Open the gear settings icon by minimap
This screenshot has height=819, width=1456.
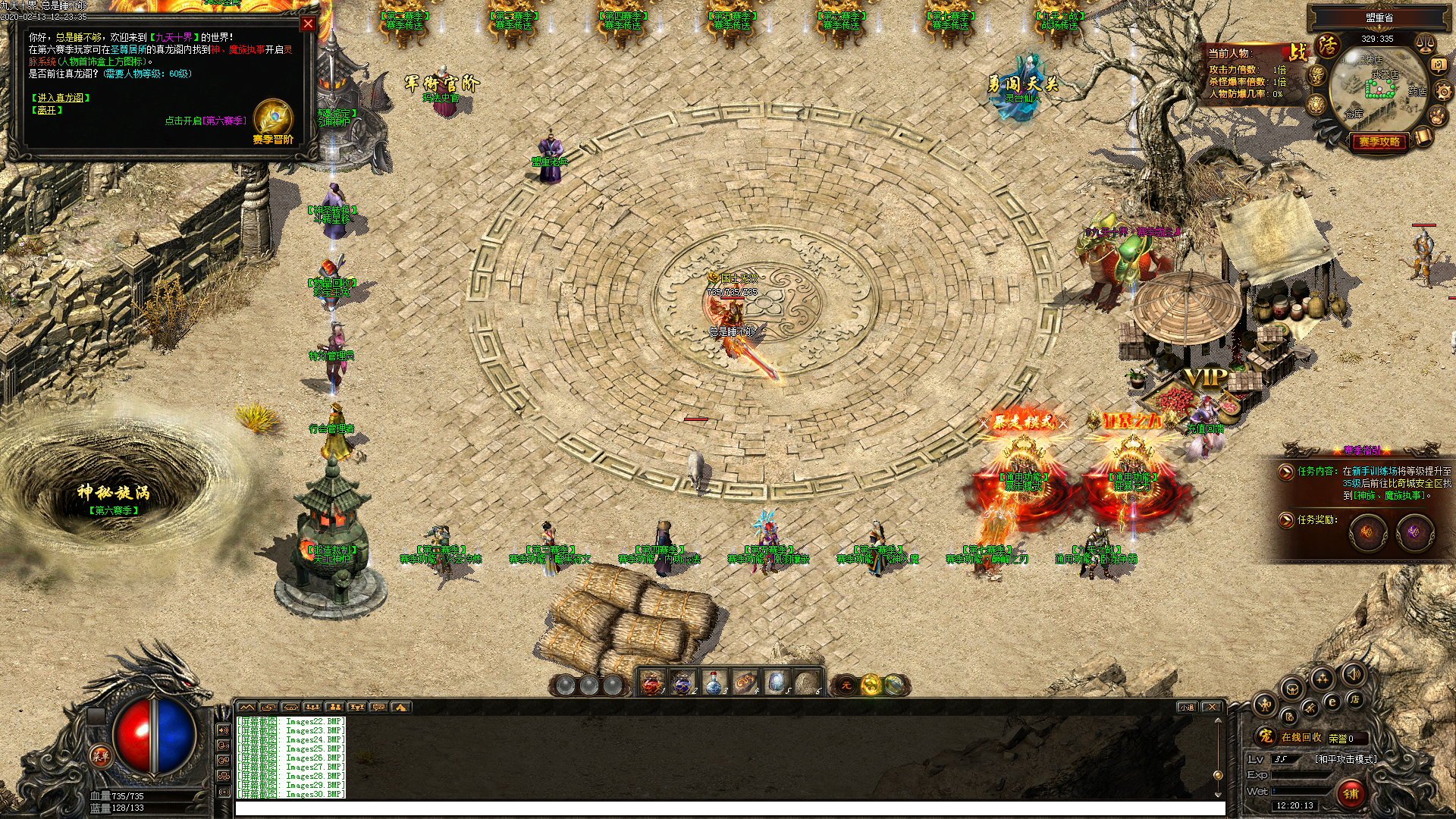click(1443, 92)
